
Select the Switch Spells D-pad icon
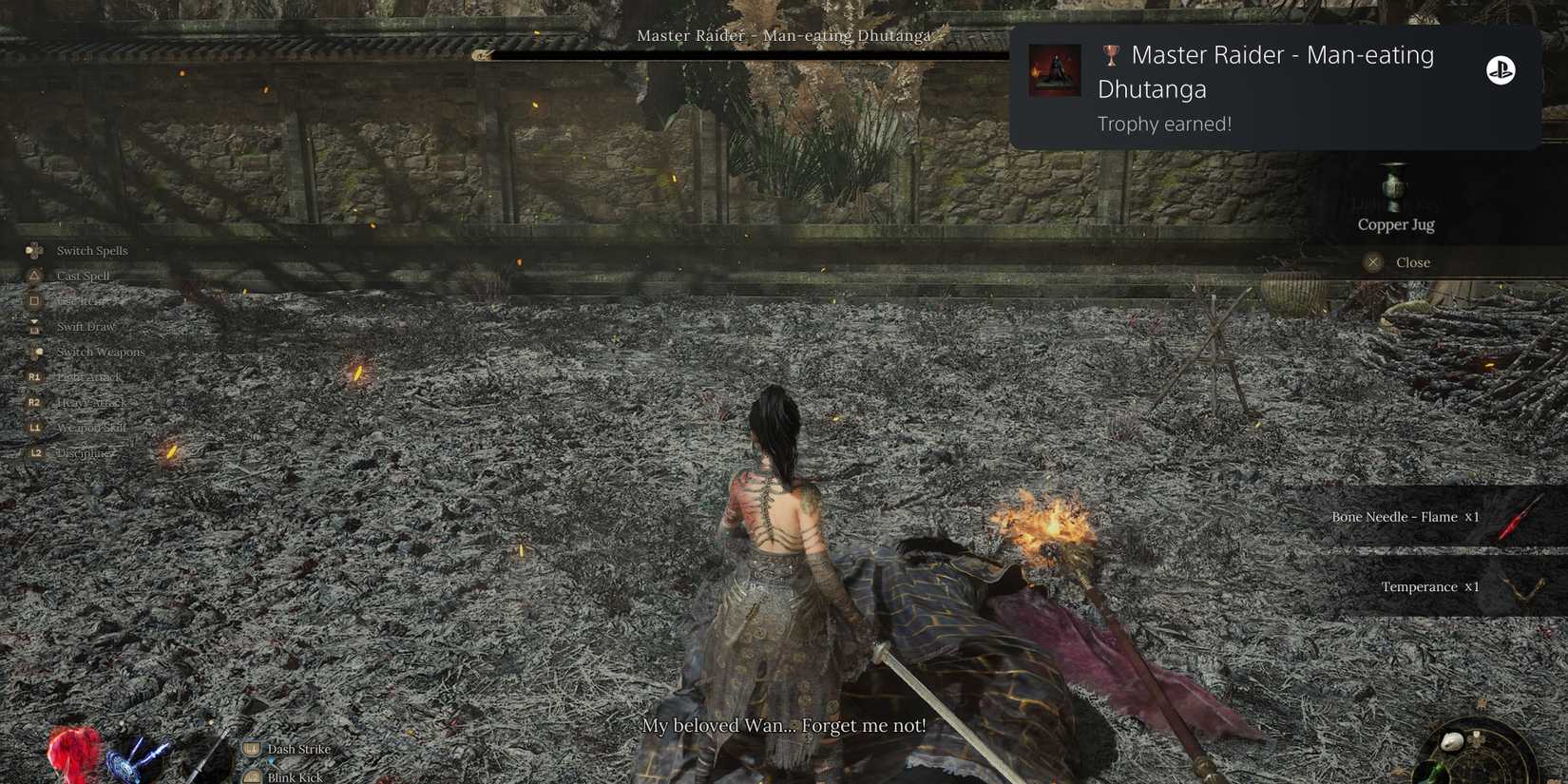pos(35,250)
